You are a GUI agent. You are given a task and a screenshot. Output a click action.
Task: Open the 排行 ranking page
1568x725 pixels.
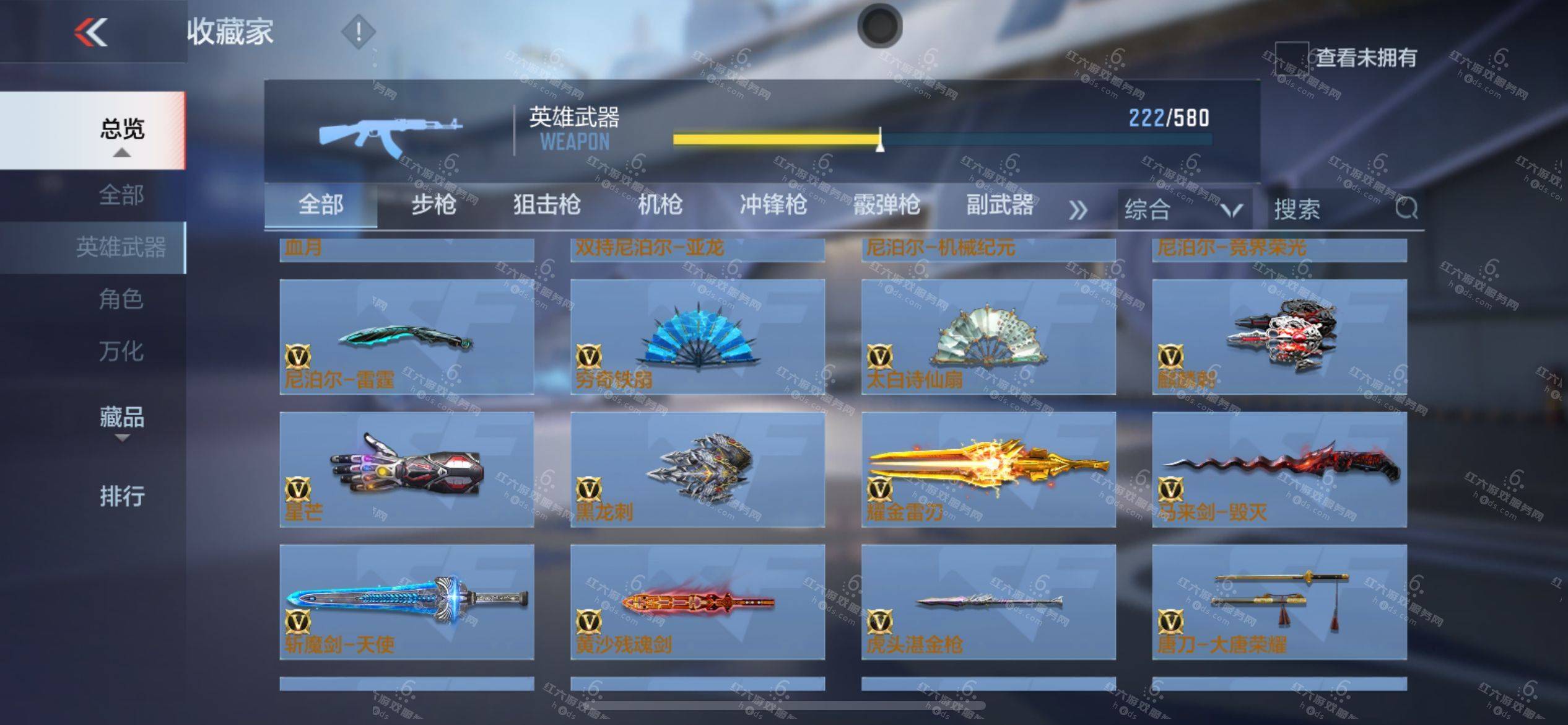(122, 496)
